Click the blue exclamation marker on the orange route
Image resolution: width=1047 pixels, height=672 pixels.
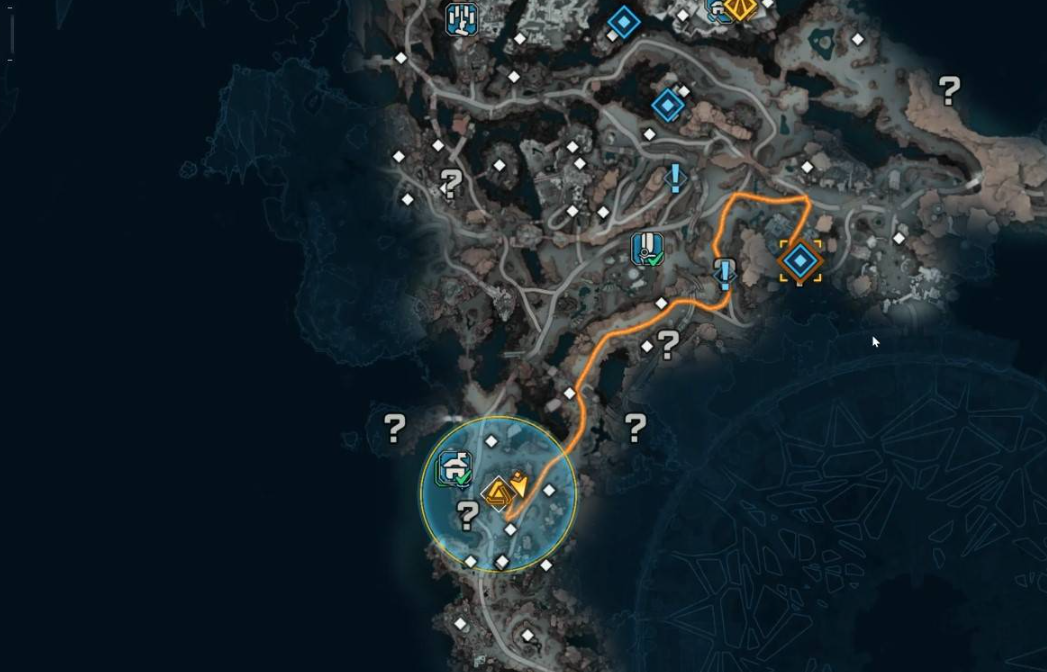pos(725,273)
